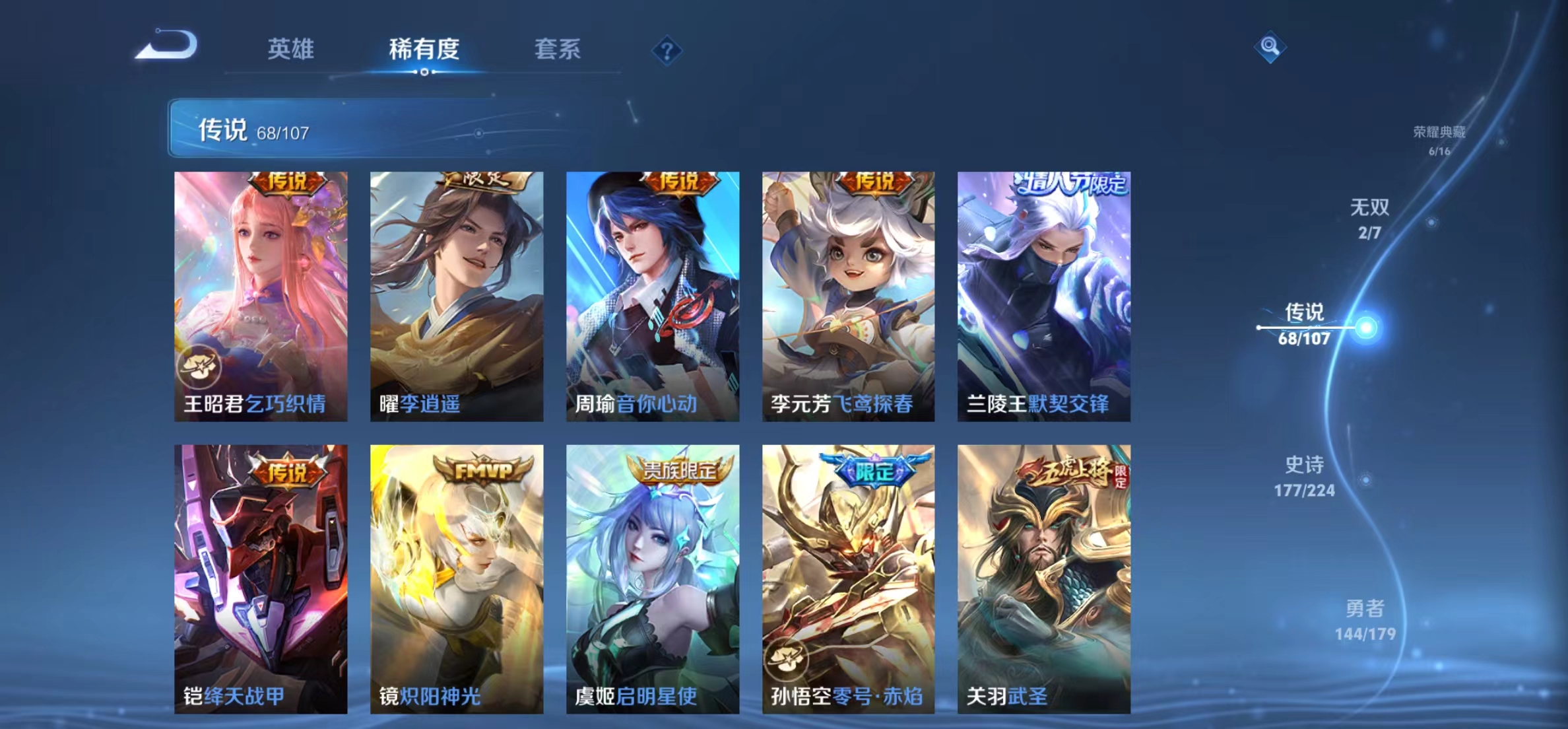Open the question mark help icon

[668, 50]
